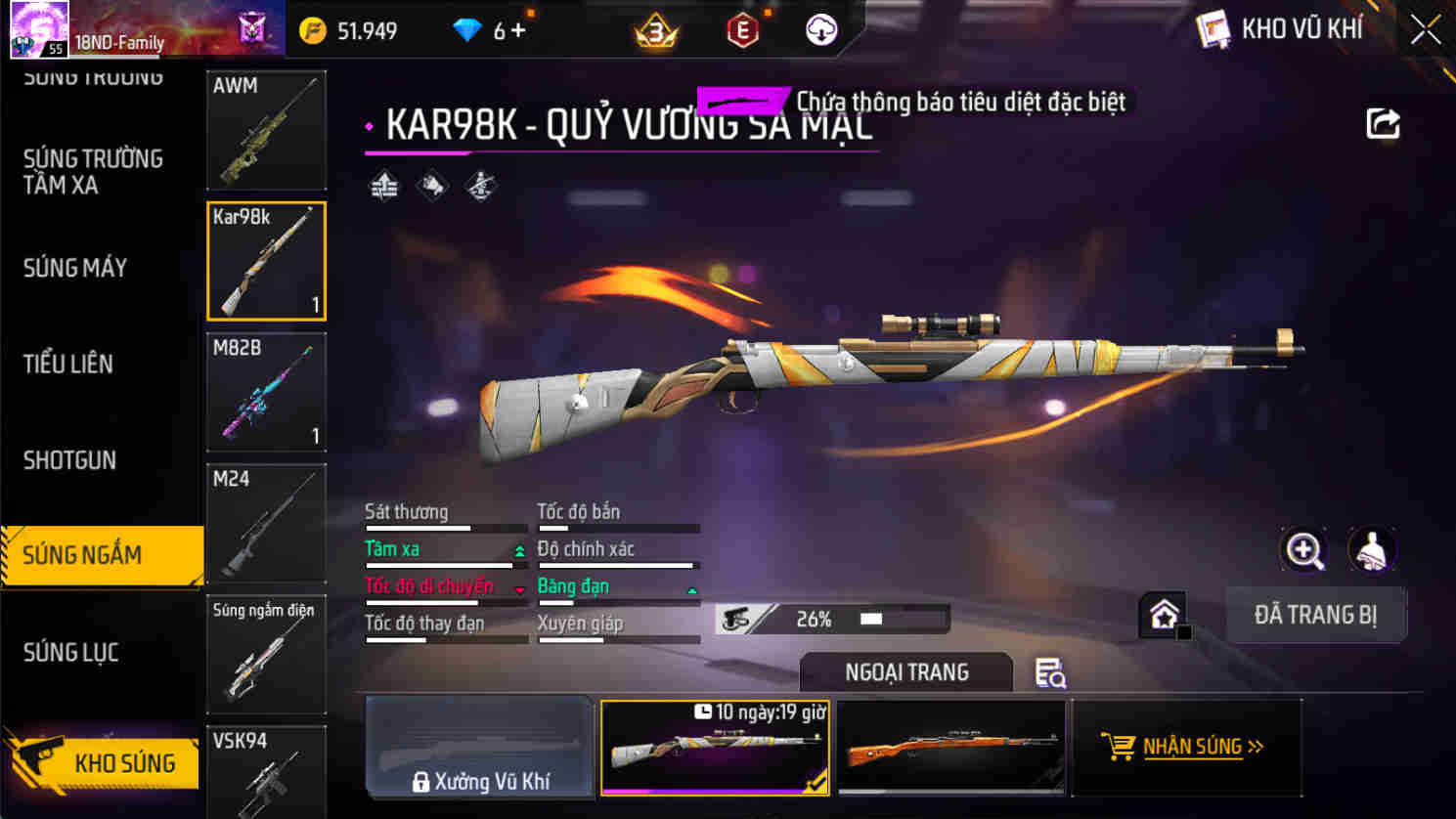Open the magnifier zoom preview icon
The height and width of the screenshot is (819, 1456).
click(1304, 550)
